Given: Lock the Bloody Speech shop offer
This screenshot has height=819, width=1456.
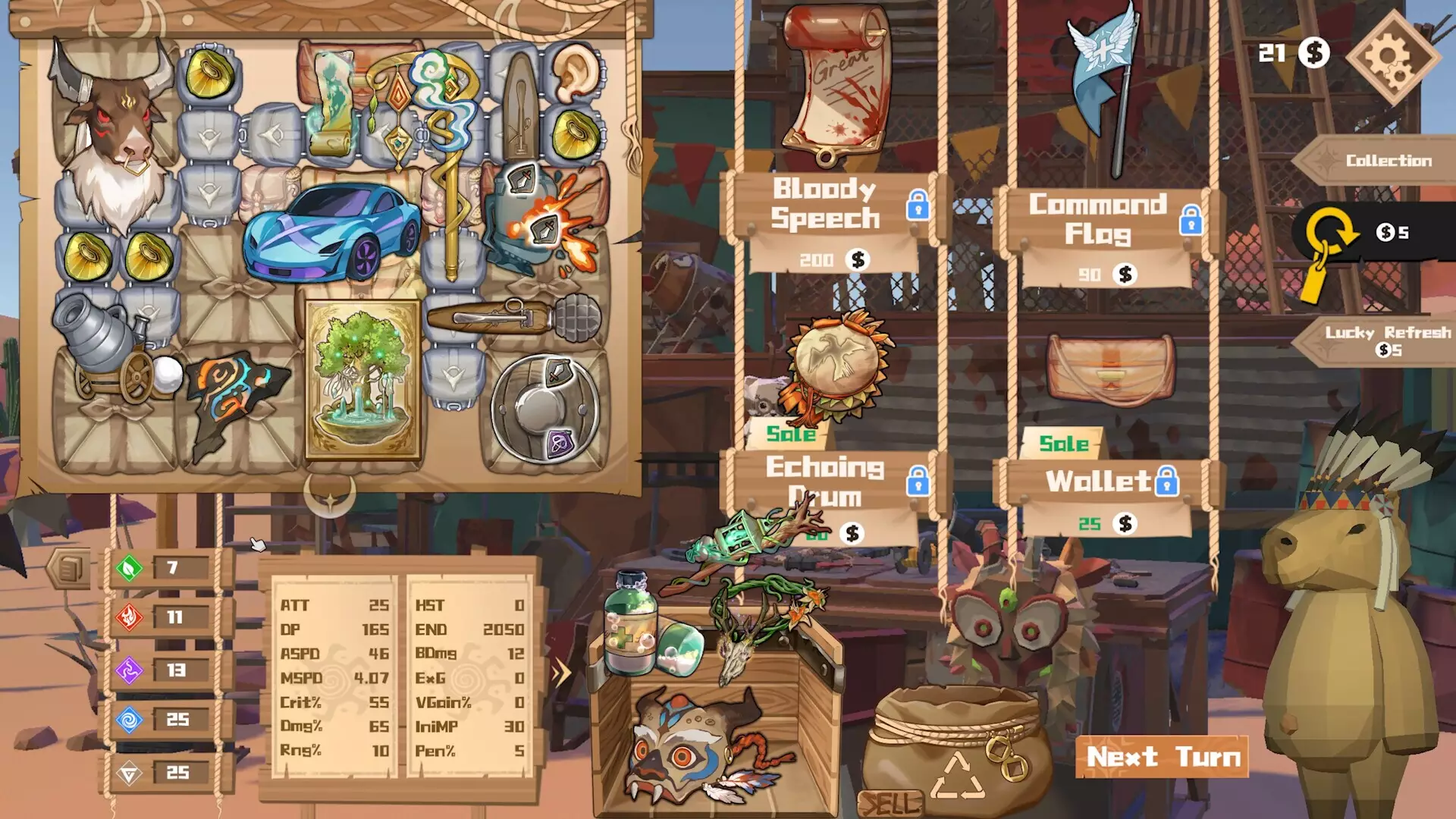Looking at the screenshot, I should pos(918,205).
